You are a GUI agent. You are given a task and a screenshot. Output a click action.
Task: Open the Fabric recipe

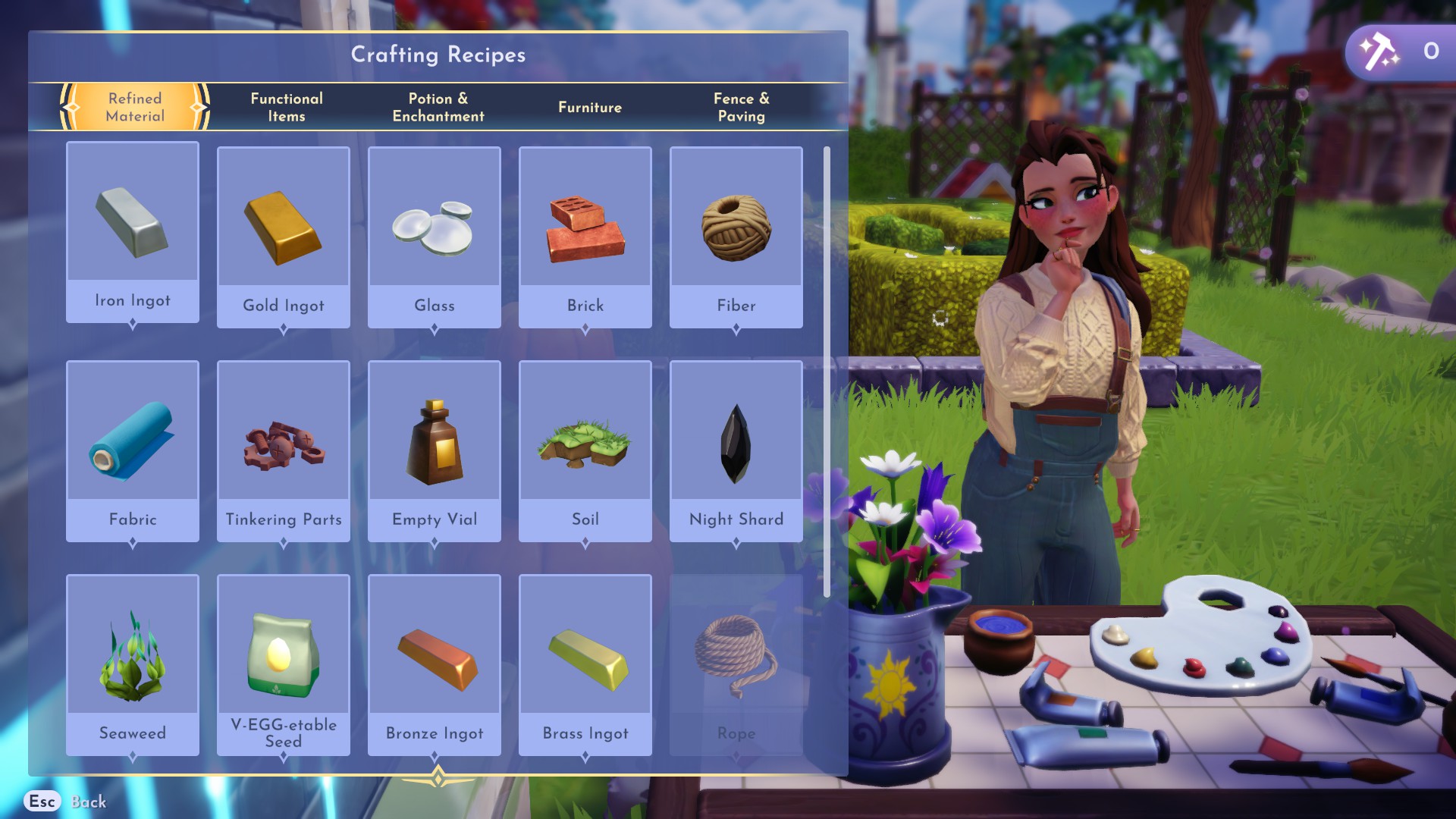click(x=133, y=450)
